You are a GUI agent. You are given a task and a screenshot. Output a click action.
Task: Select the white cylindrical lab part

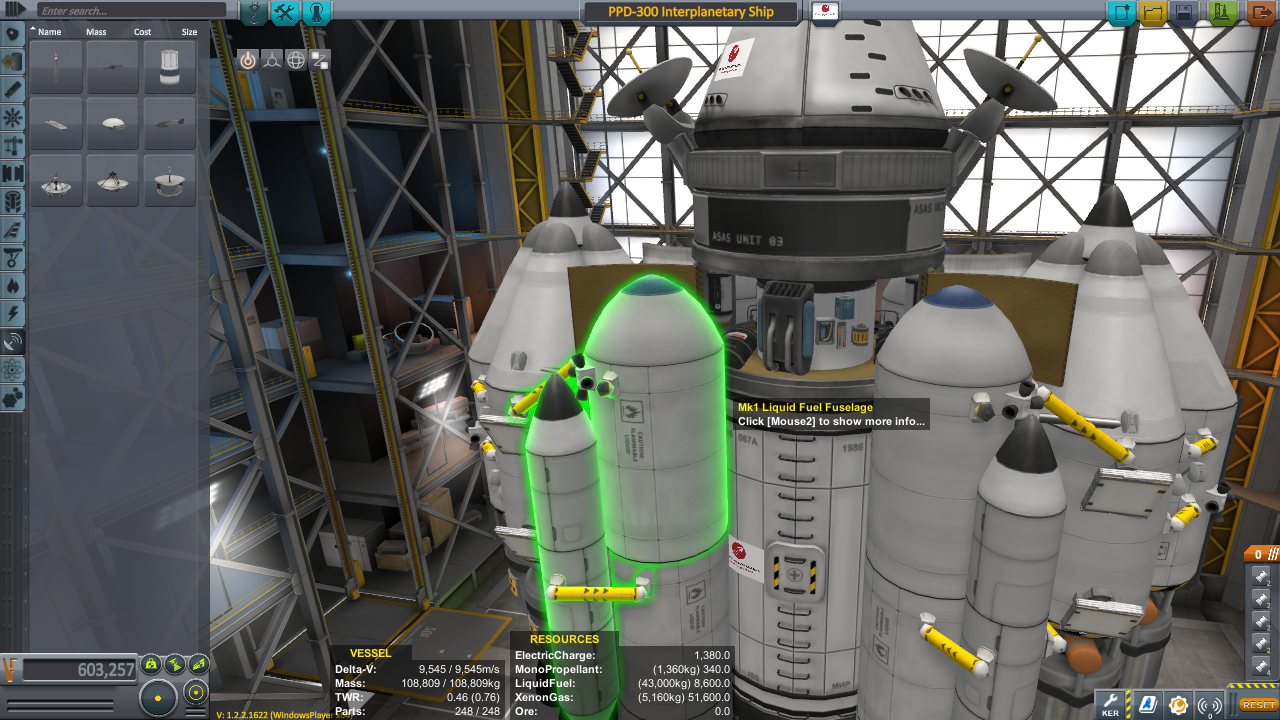169,67
